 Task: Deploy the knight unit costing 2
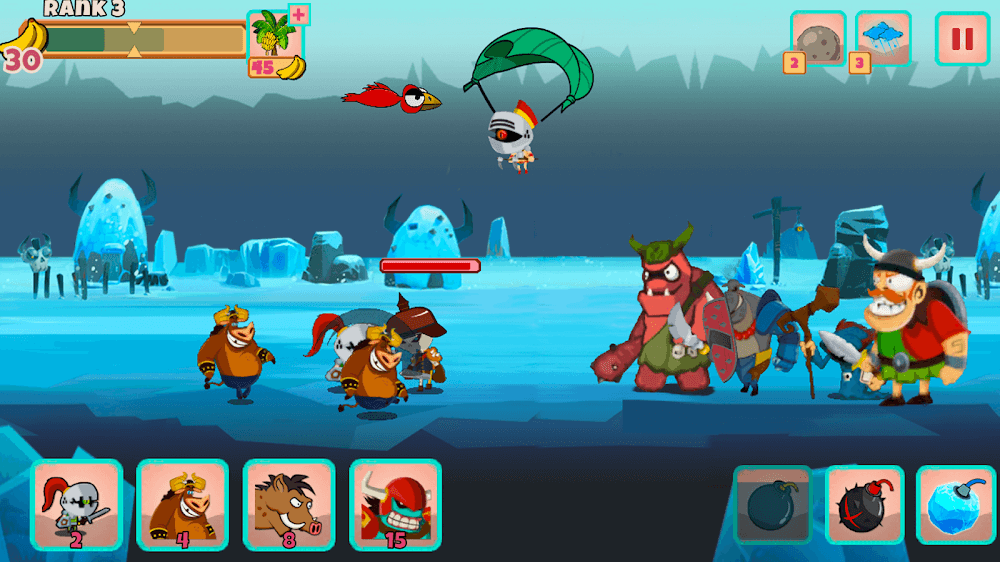point(76,504)
